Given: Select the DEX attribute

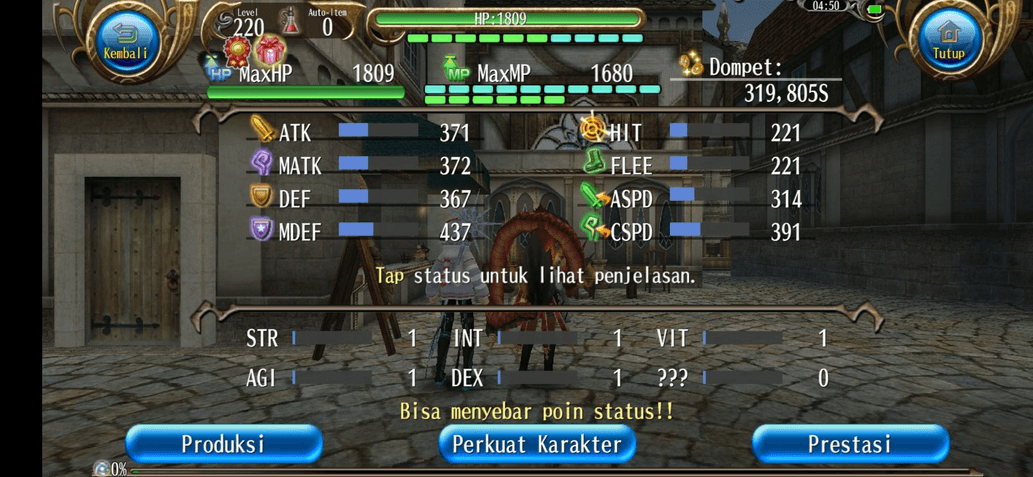Looking at the screenshot, I should click(x=538, y=378).
